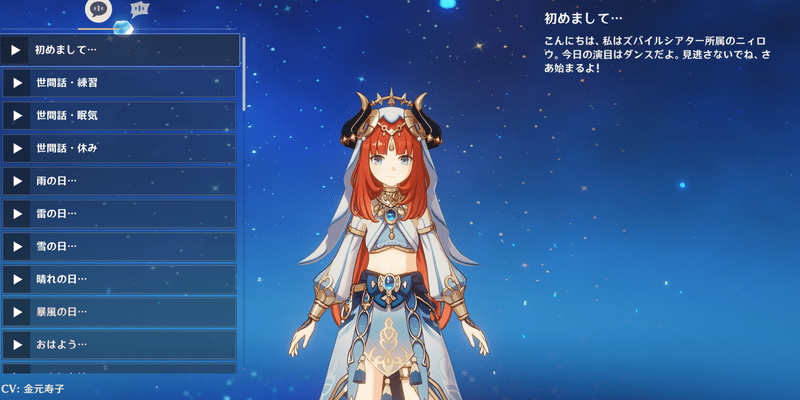Select the 世間話・眠気 voice entry
Viewport: 800px width, 400px height.
[120, 115]
